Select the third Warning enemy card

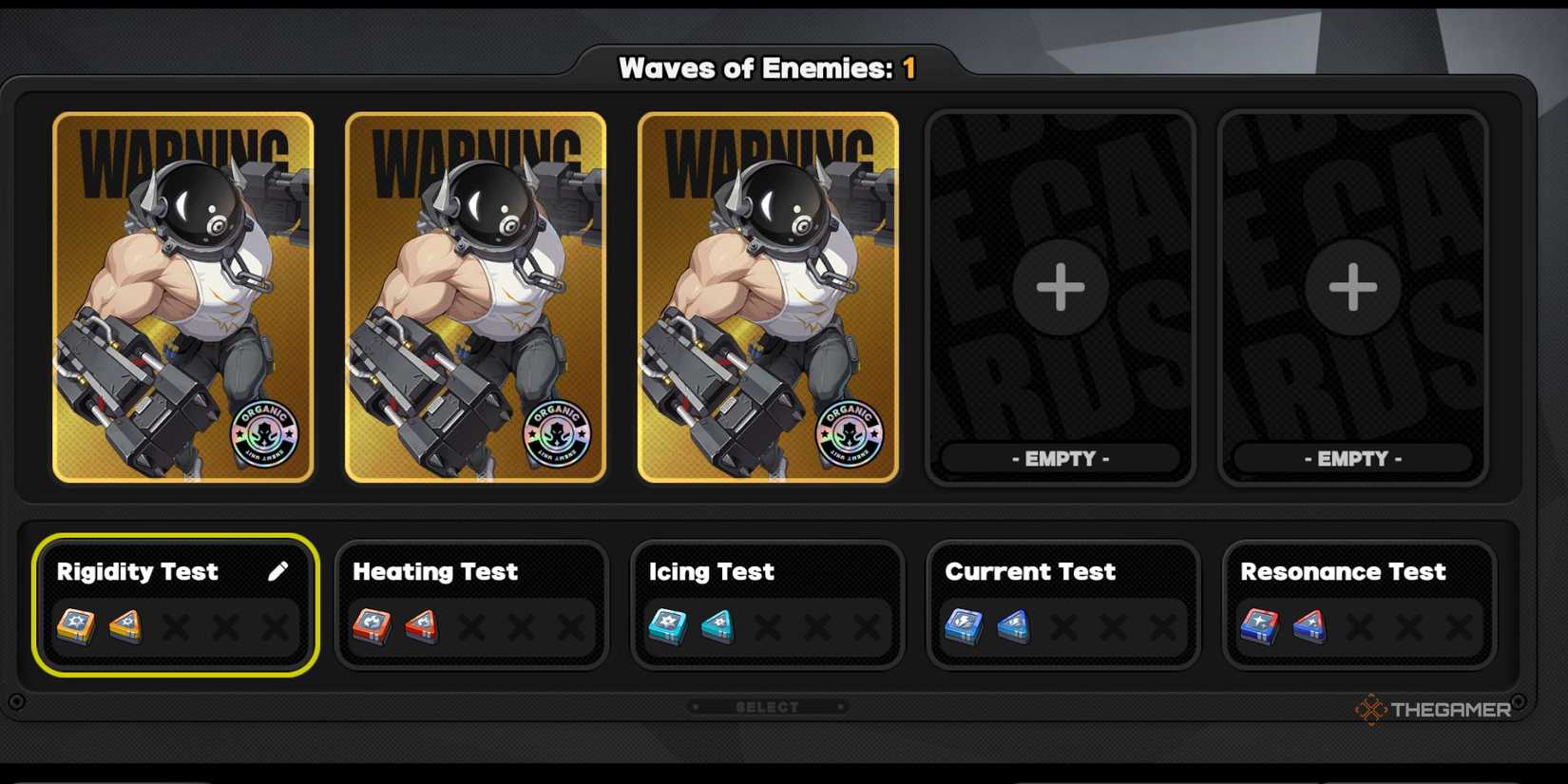(768, 295)
